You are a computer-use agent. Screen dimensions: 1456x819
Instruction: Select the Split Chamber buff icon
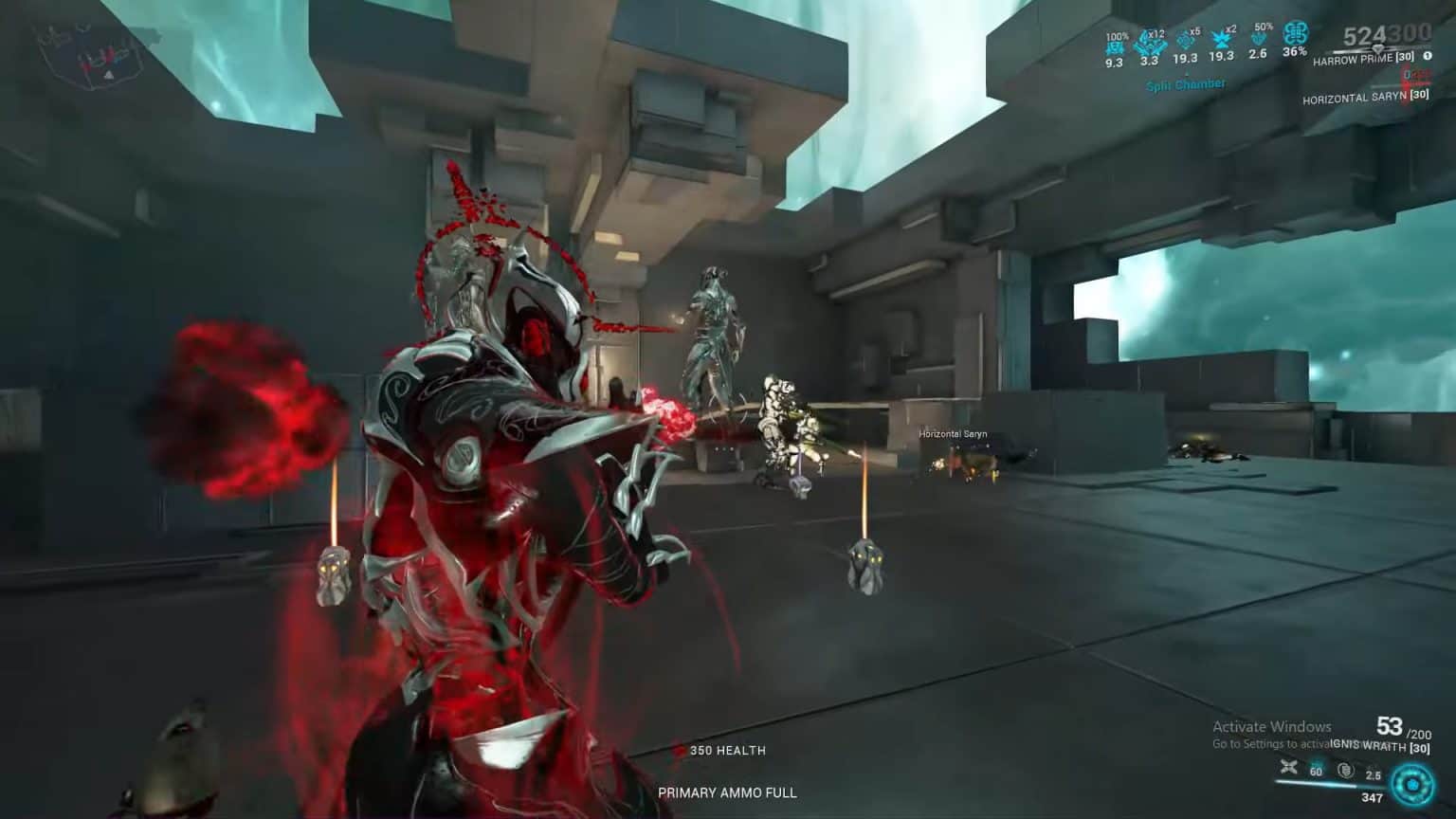(1186, 83)
